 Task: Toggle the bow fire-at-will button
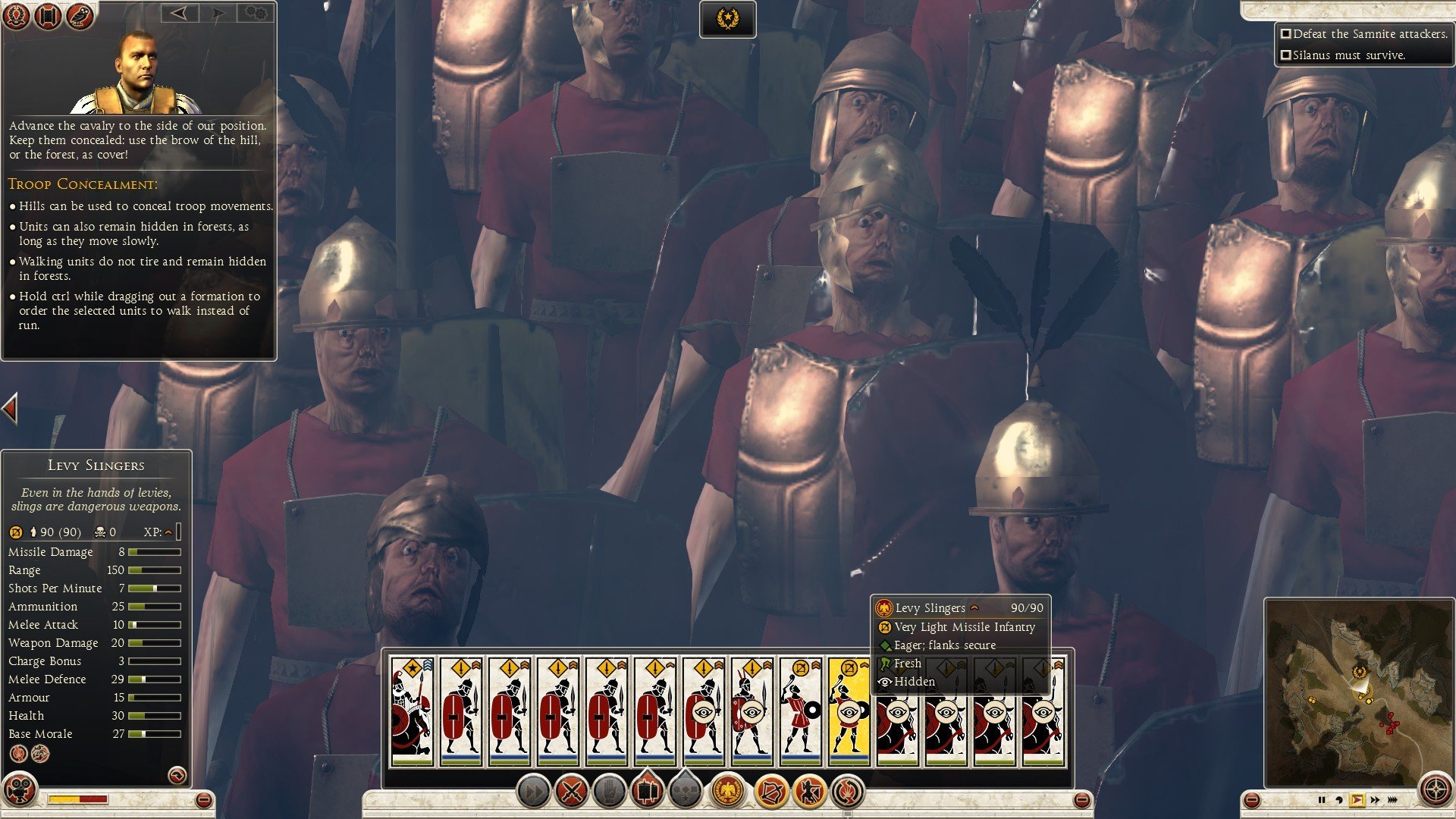[771, 792]
